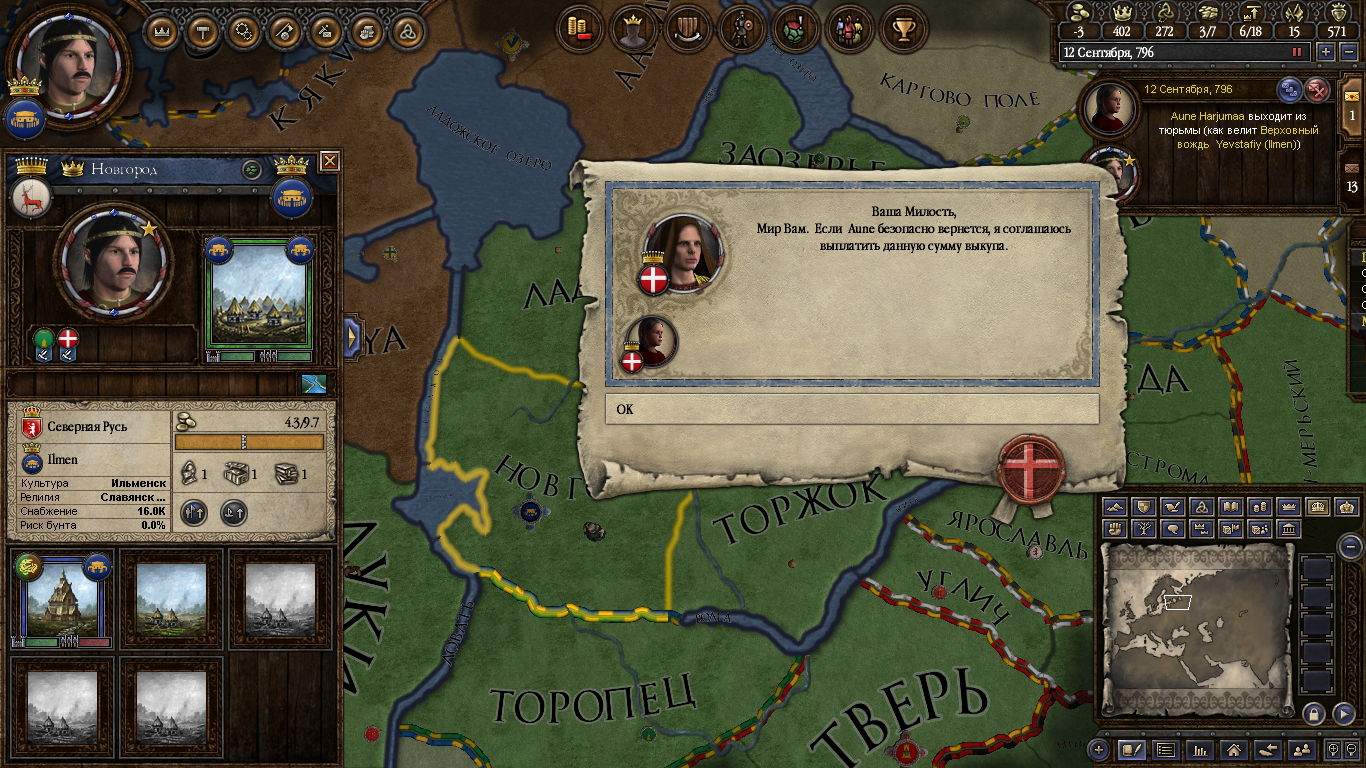Open the ledger bar chart button
This screenshot has height=768, width=1366.
click(x=1200, y=749)
